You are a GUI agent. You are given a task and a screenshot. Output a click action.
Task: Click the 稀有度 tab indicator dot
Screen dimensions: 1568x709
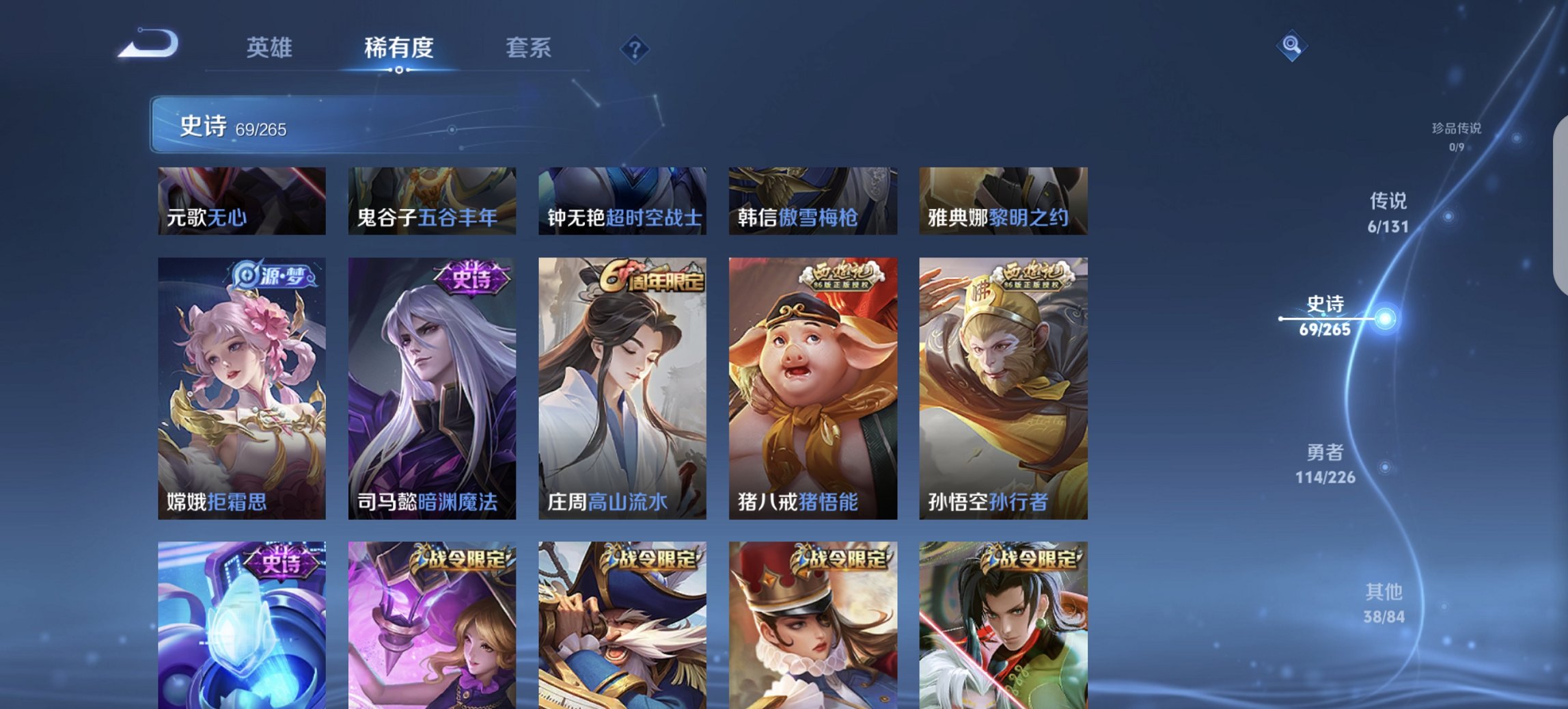(400, 70)
